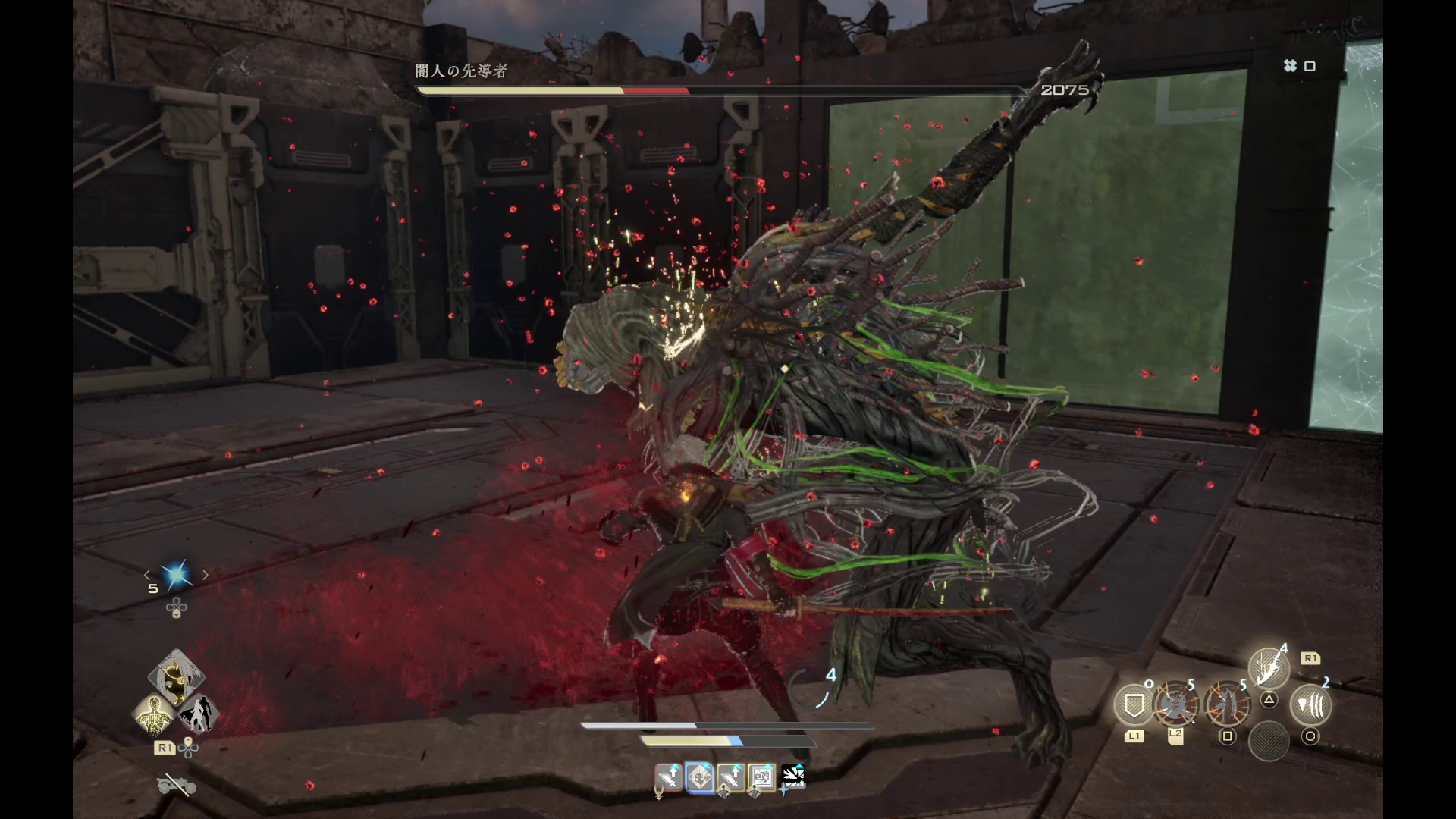Use the crowned face ability

coord(1175,706)
